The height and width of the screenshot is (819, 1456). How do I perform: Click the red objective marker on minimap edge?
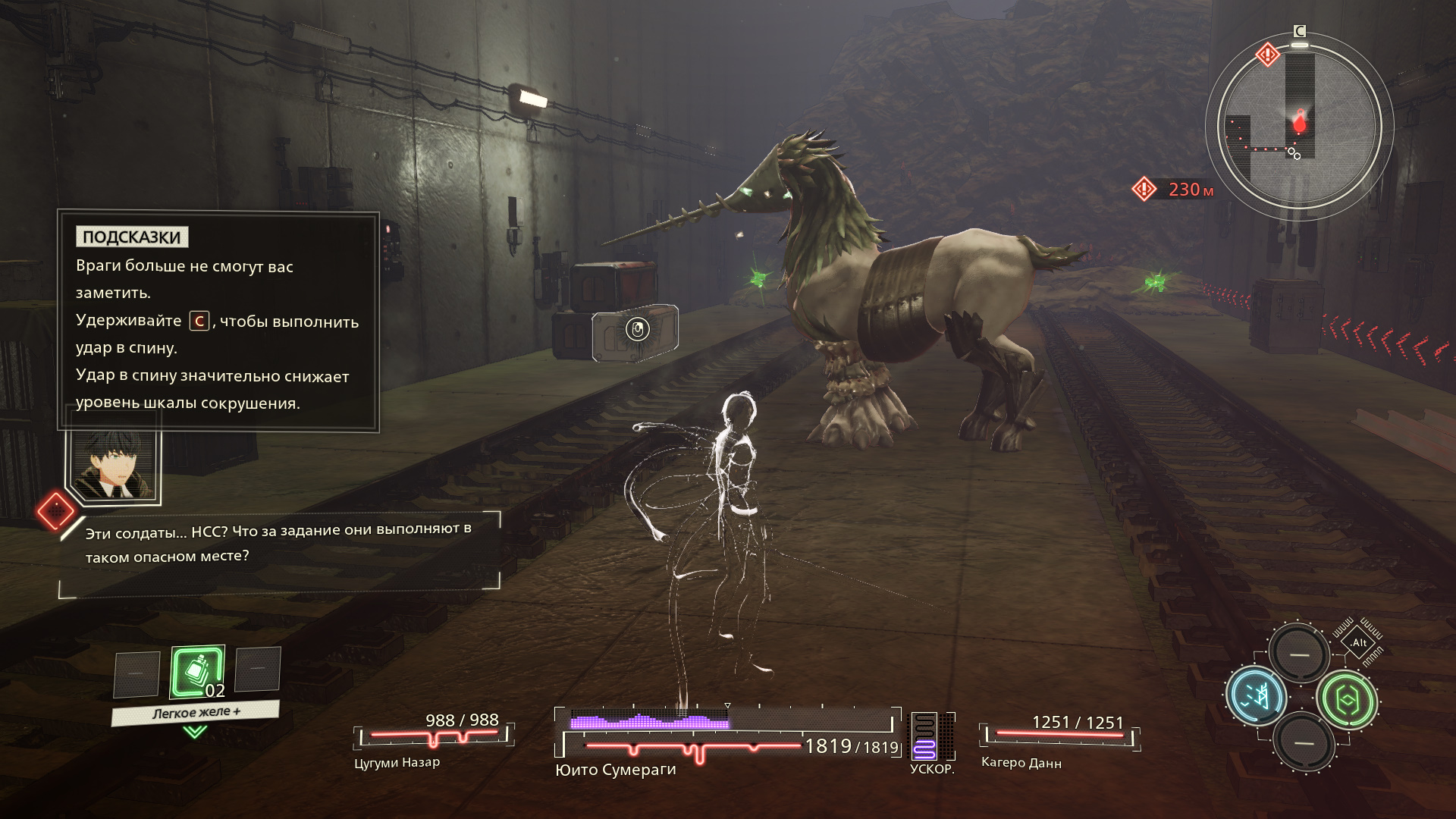(1267, 55)
